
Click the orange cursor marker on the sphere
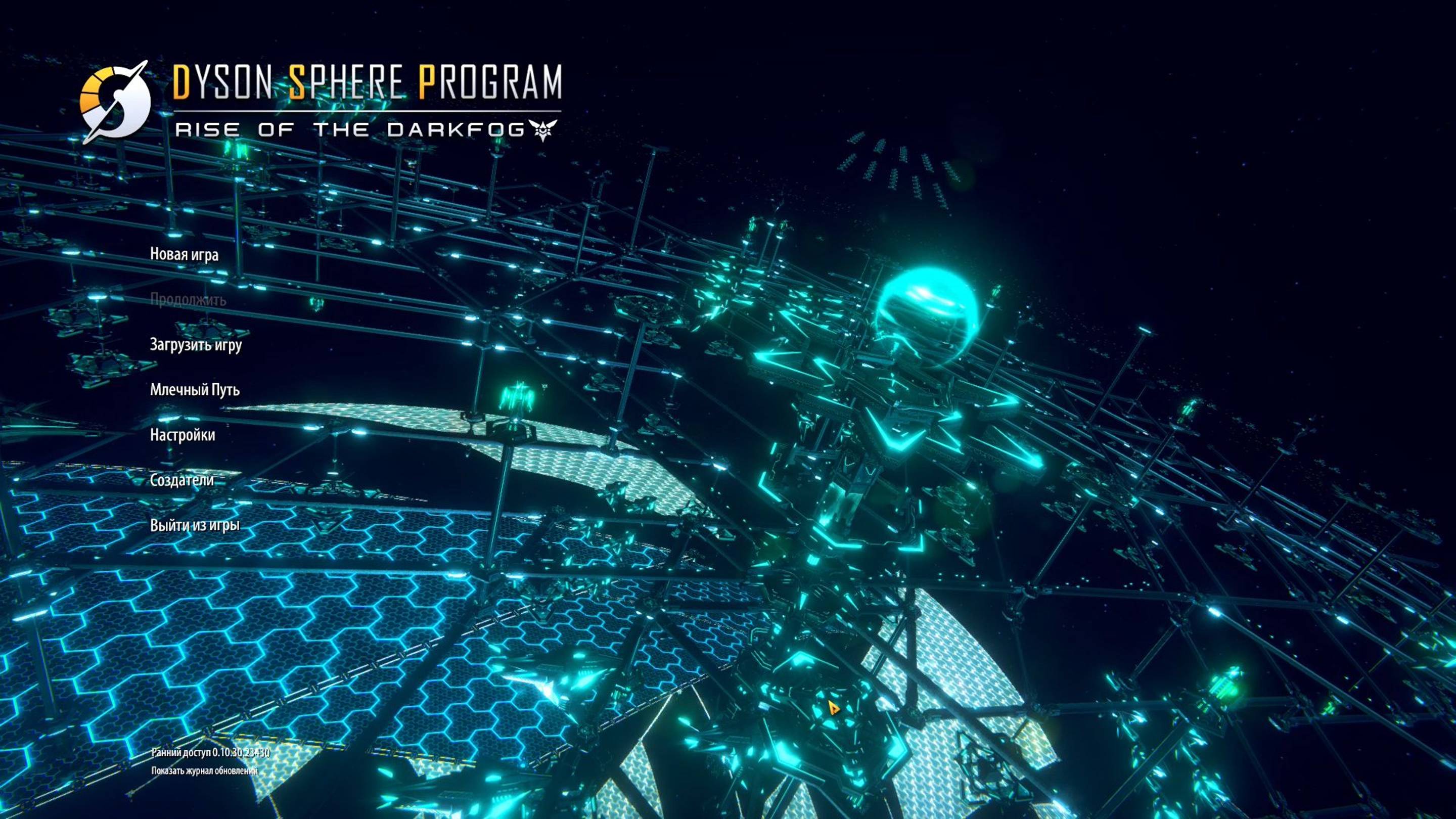834,707
